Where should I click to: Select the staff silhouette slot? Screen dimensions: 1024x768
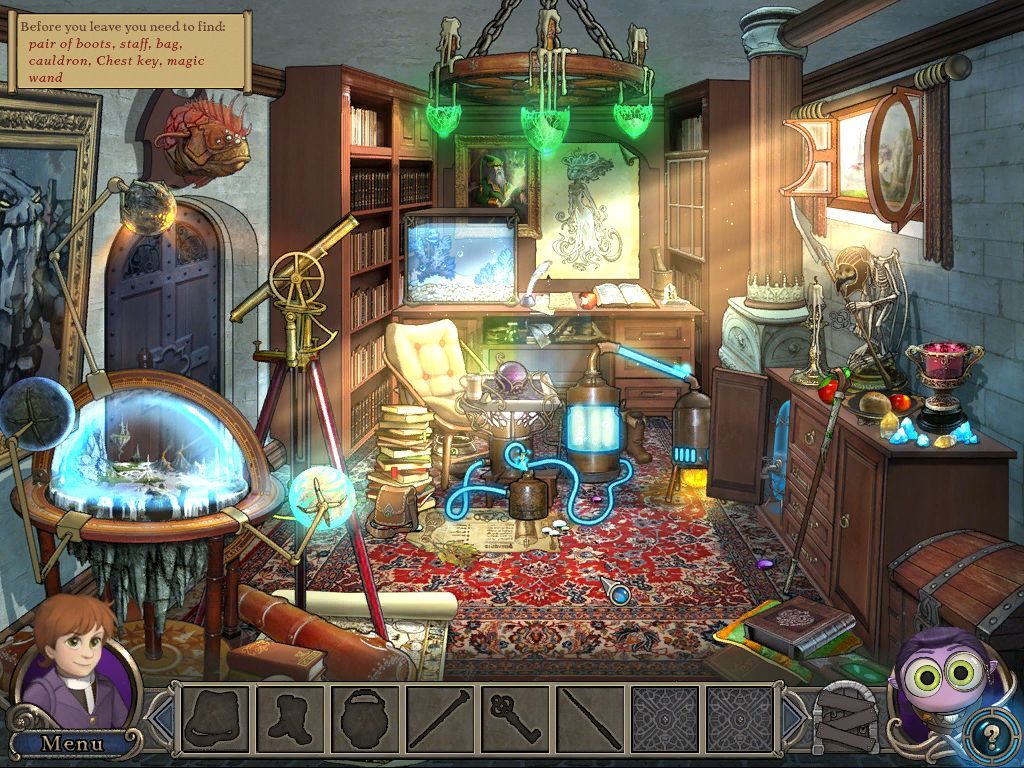440,718
